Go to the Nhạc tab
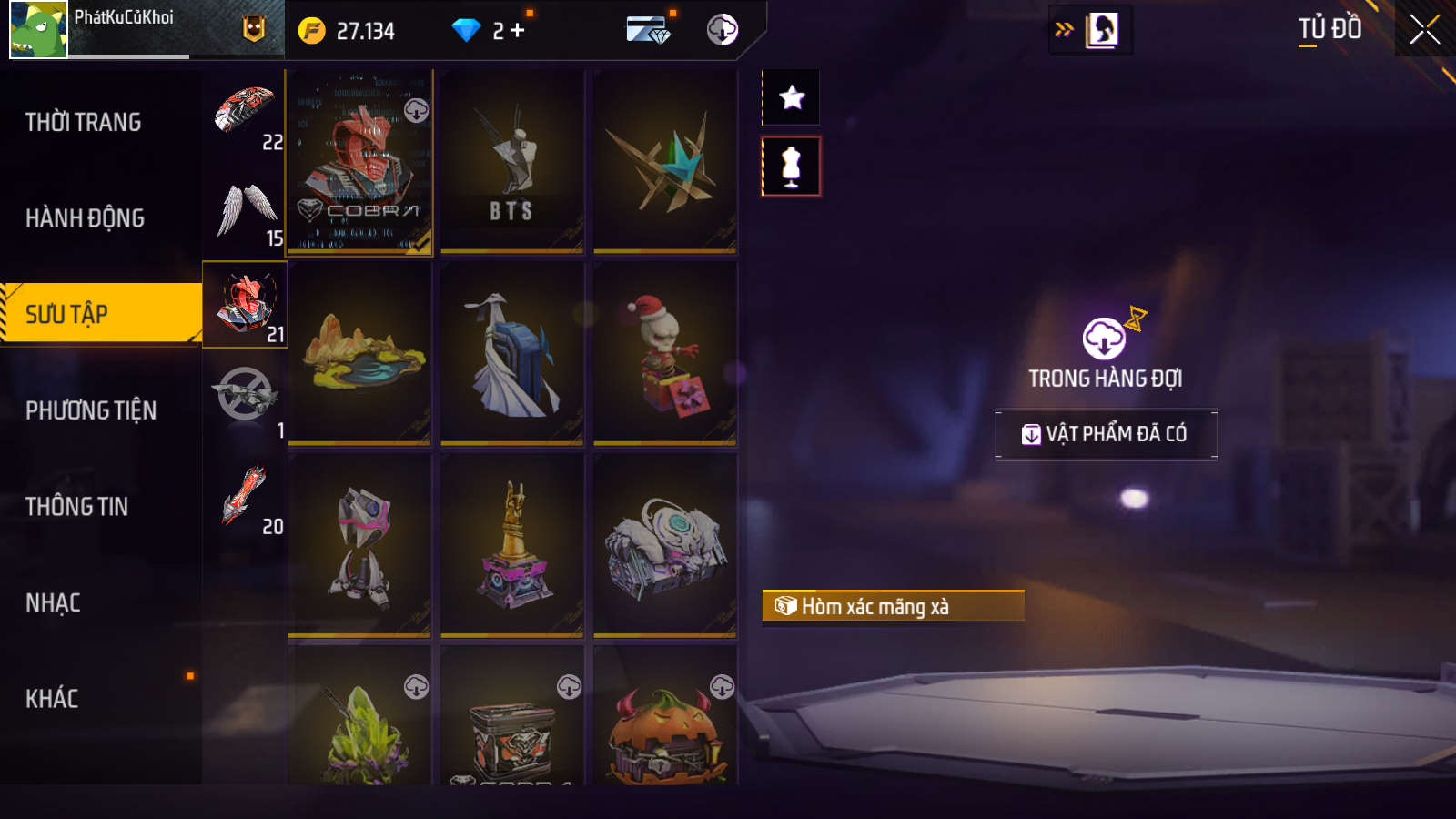This screenshot has height=819, width=1456. [53, 603]
